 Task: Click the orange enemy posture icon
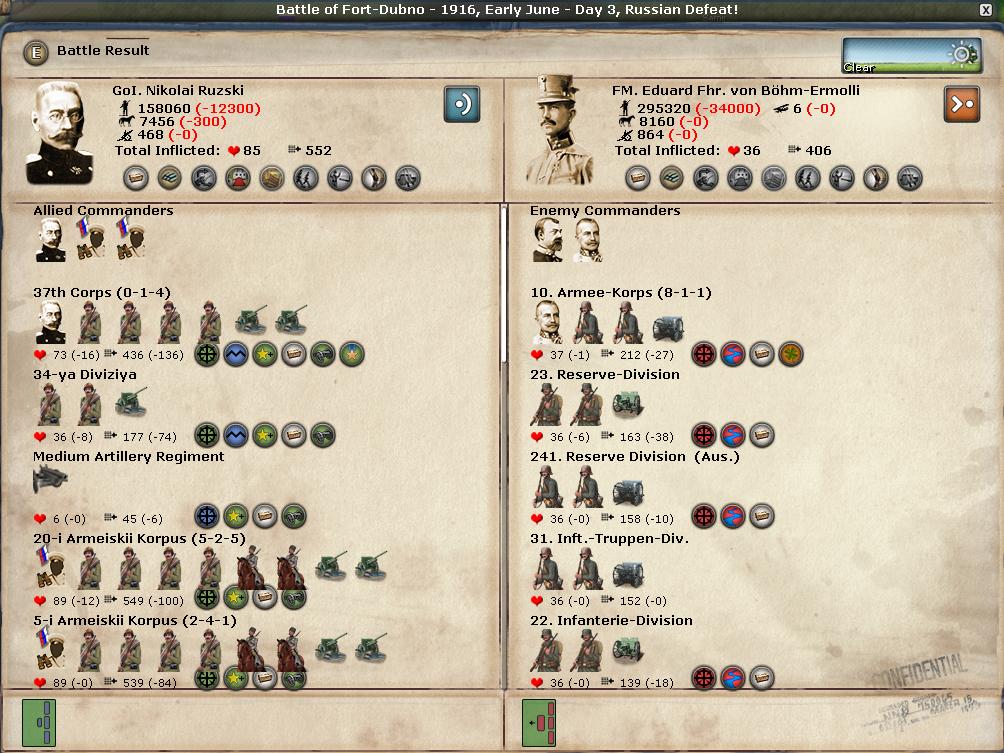tap(961, 103)
